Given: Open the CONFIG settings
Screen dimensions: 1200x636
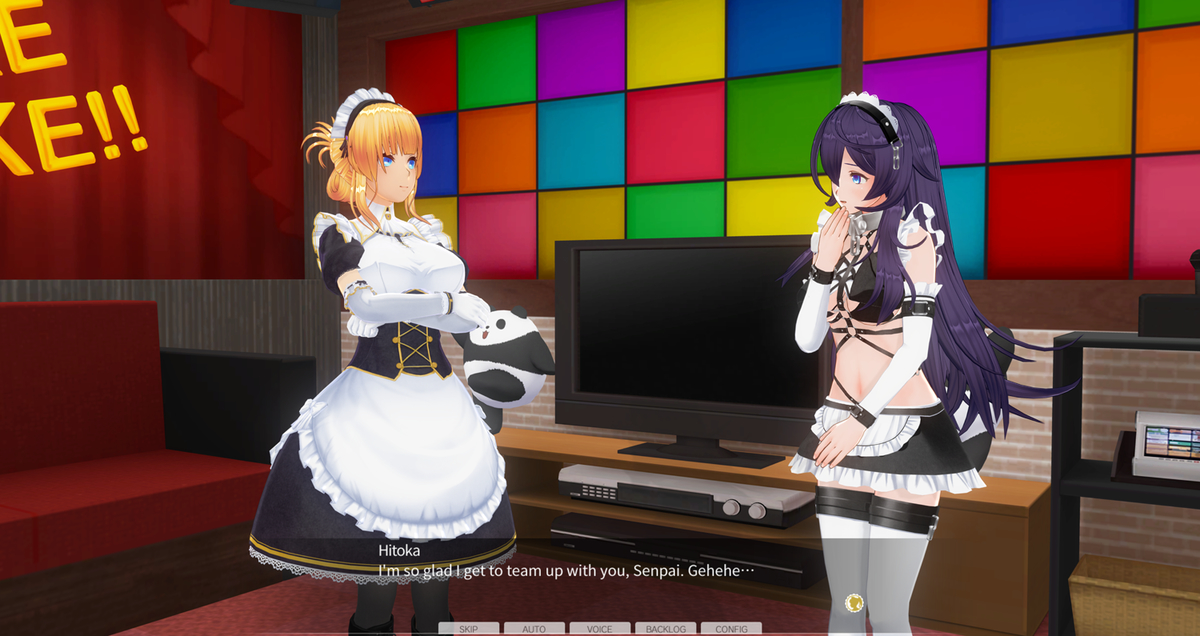Looking at the screenshot, I should 731,629.
